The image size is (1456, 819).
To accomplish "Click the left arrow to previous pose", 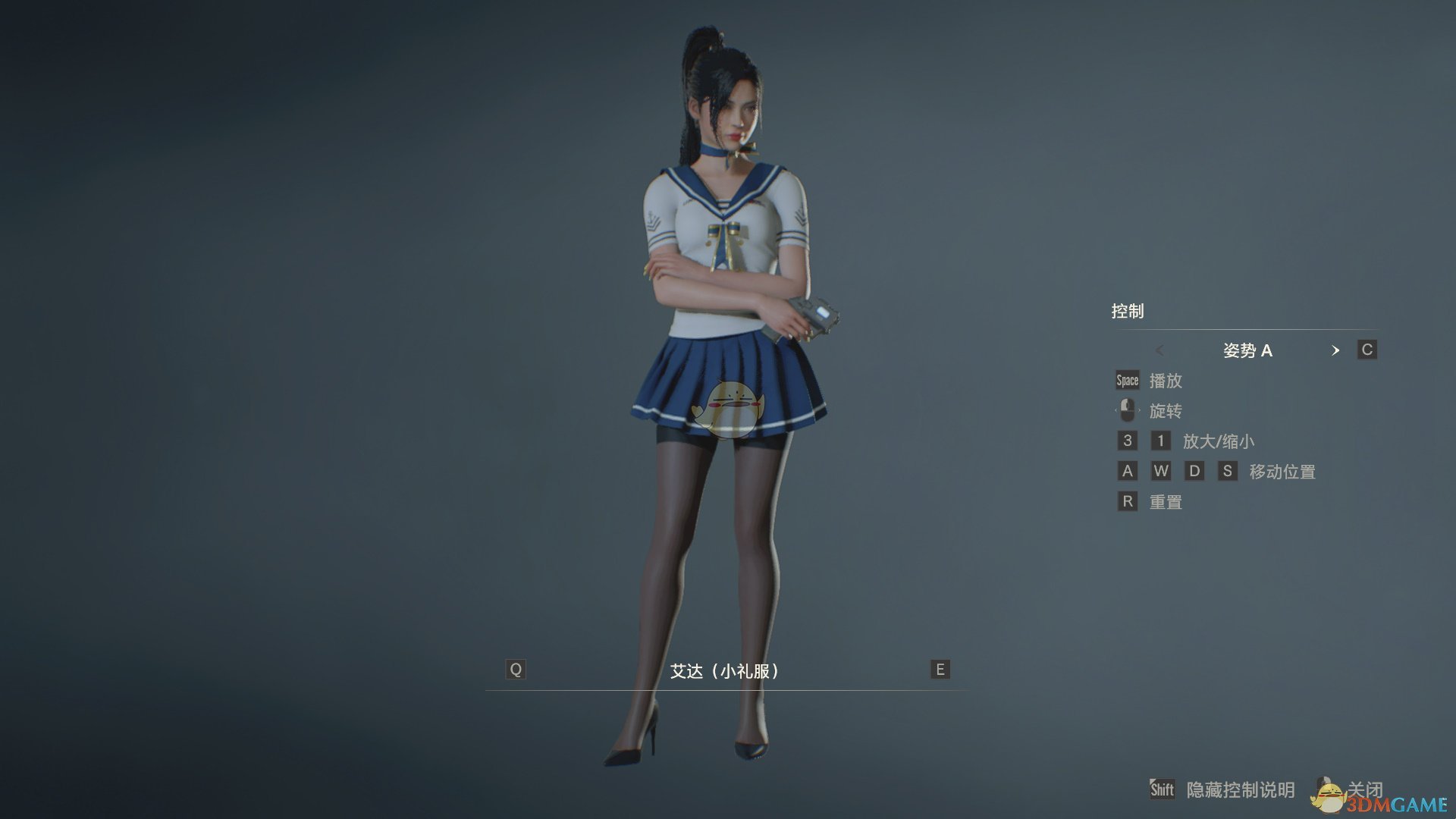I will pyautogui.click(x=1160, y=351).
